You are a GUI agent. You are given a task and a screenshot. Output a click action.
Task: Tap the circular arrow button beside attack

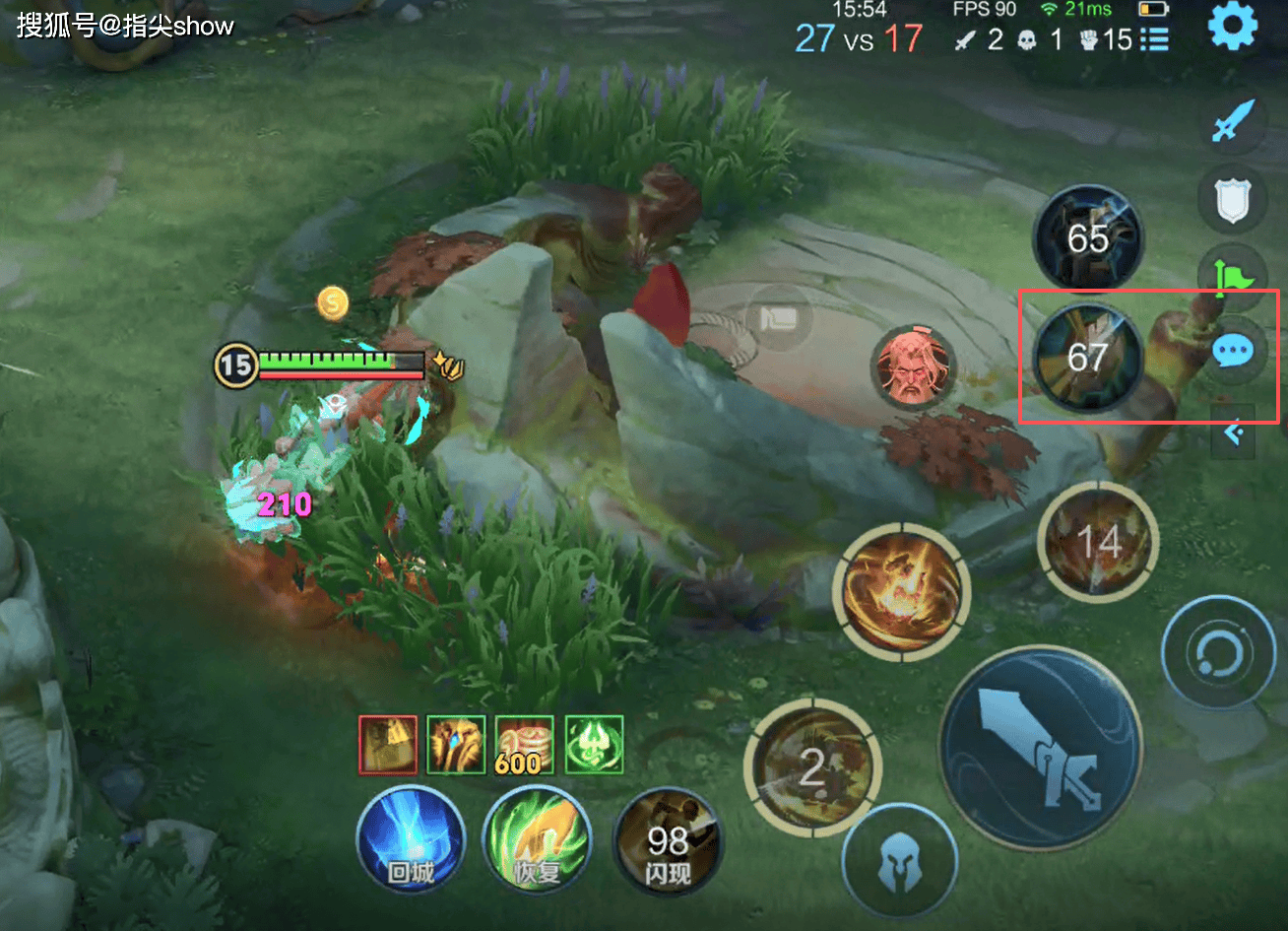click(1218, 651)
